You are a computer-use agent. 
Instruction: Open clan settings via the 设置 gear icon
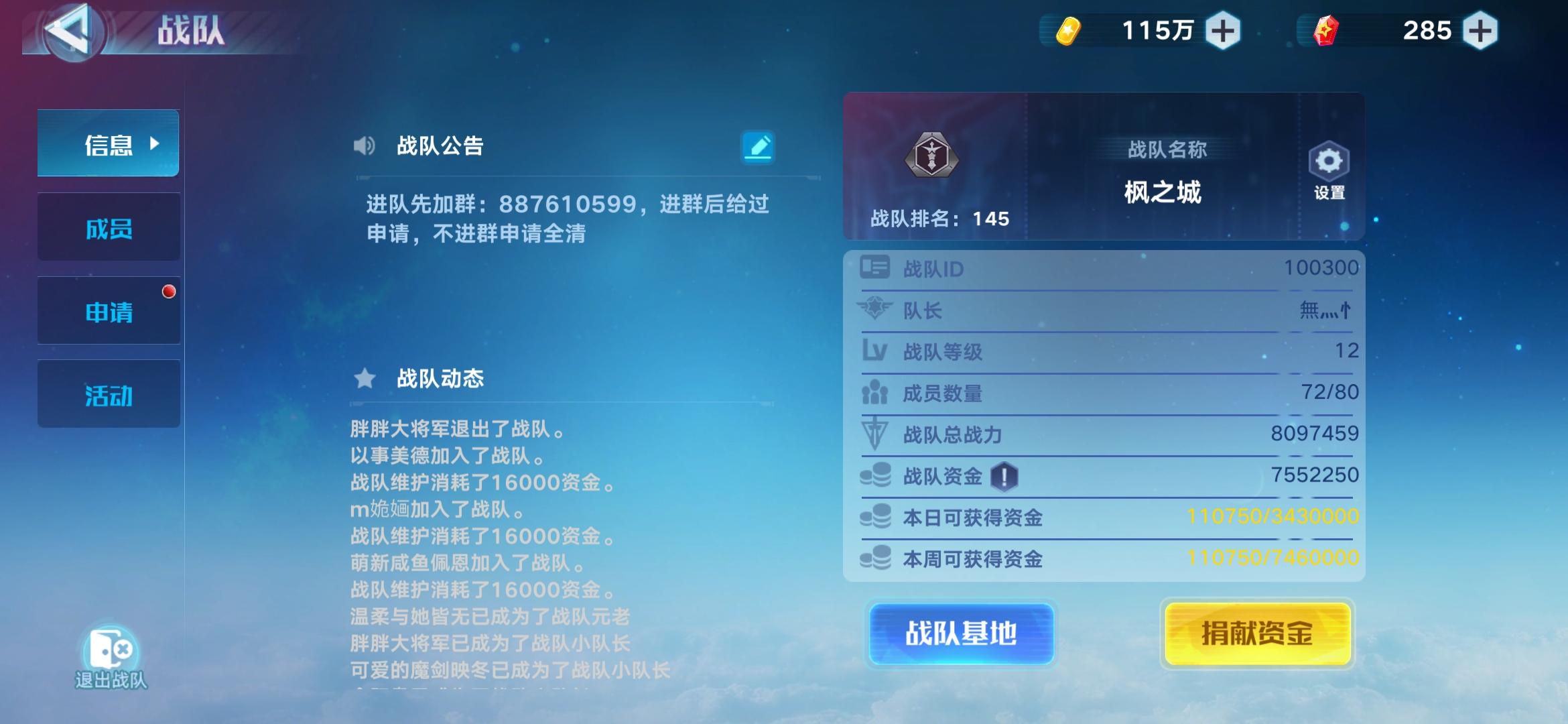point(1327,163)
